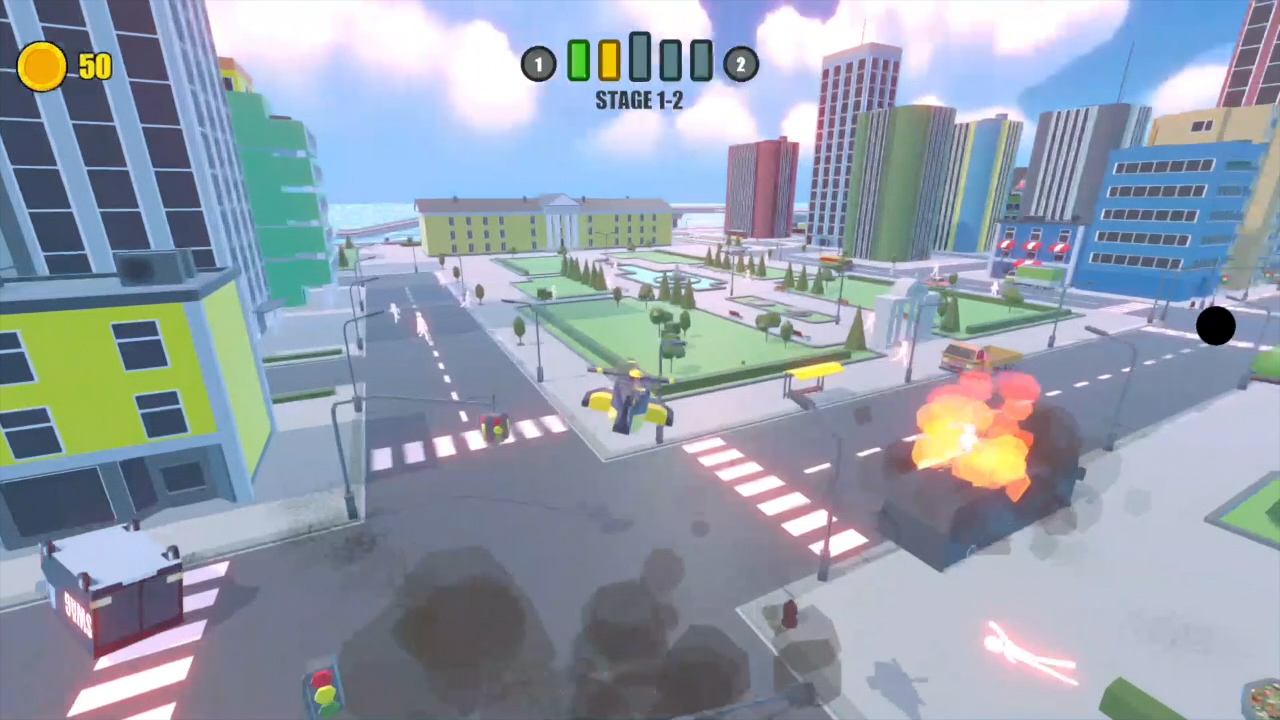Select the stage 1 marker circle
This screenshot has height=720, width=1280.
[539, 63]
